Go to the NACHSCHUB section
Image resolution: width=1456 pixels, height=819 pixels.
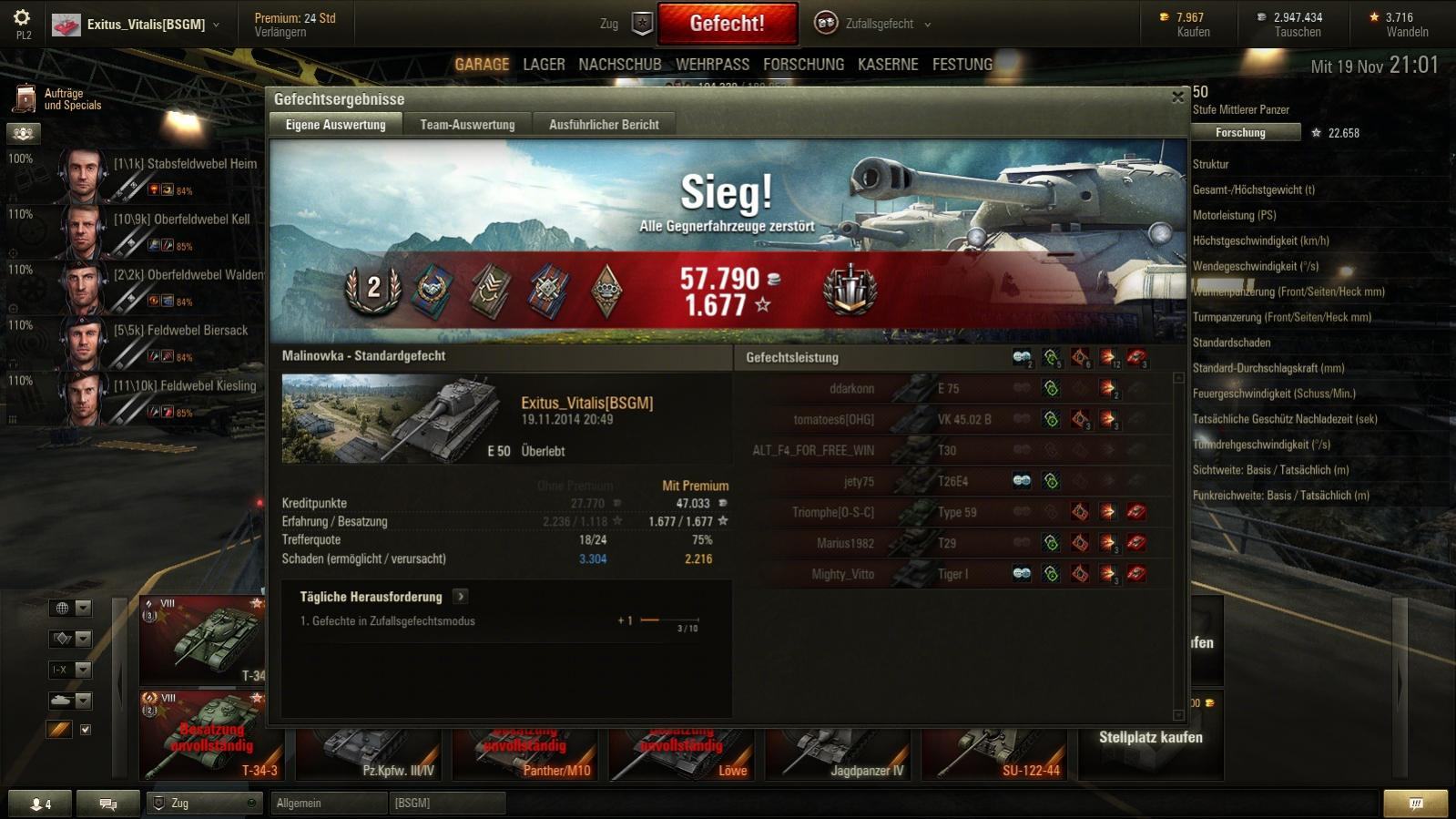pos(619,65)
